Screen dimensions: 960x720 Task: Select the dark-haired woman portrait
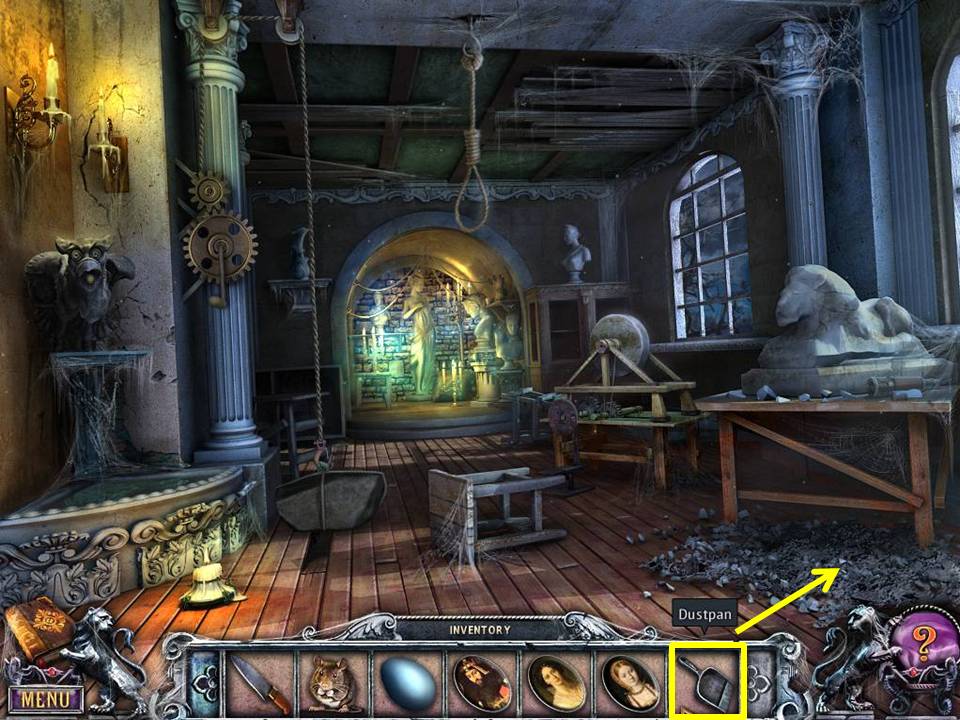[x=556, y=683]
